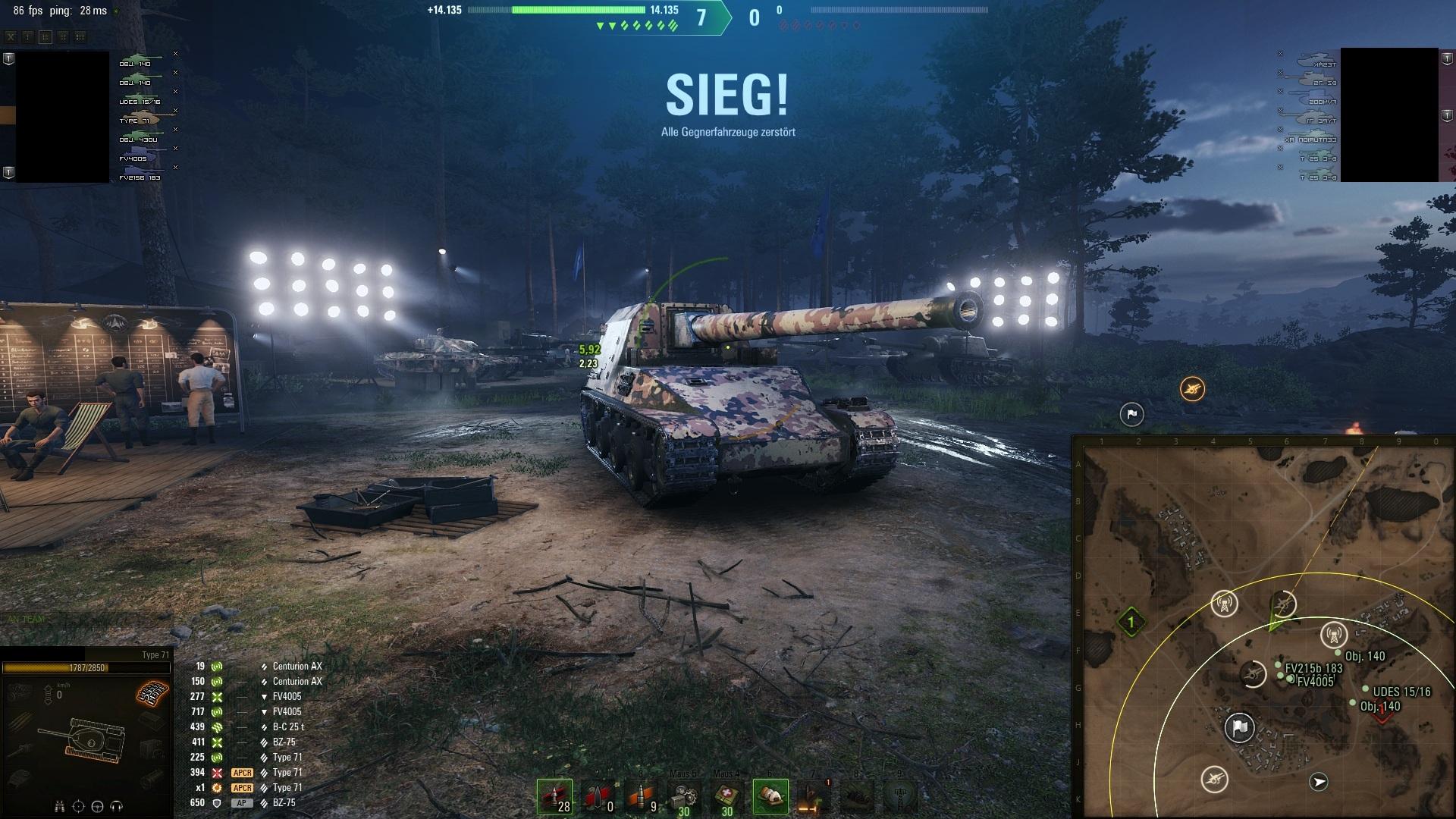Viewport: 1456px width, 819px height.
Task: Click the white flag icon in the world HUD
Action: pyautogui.click(x=1131, y=414)
